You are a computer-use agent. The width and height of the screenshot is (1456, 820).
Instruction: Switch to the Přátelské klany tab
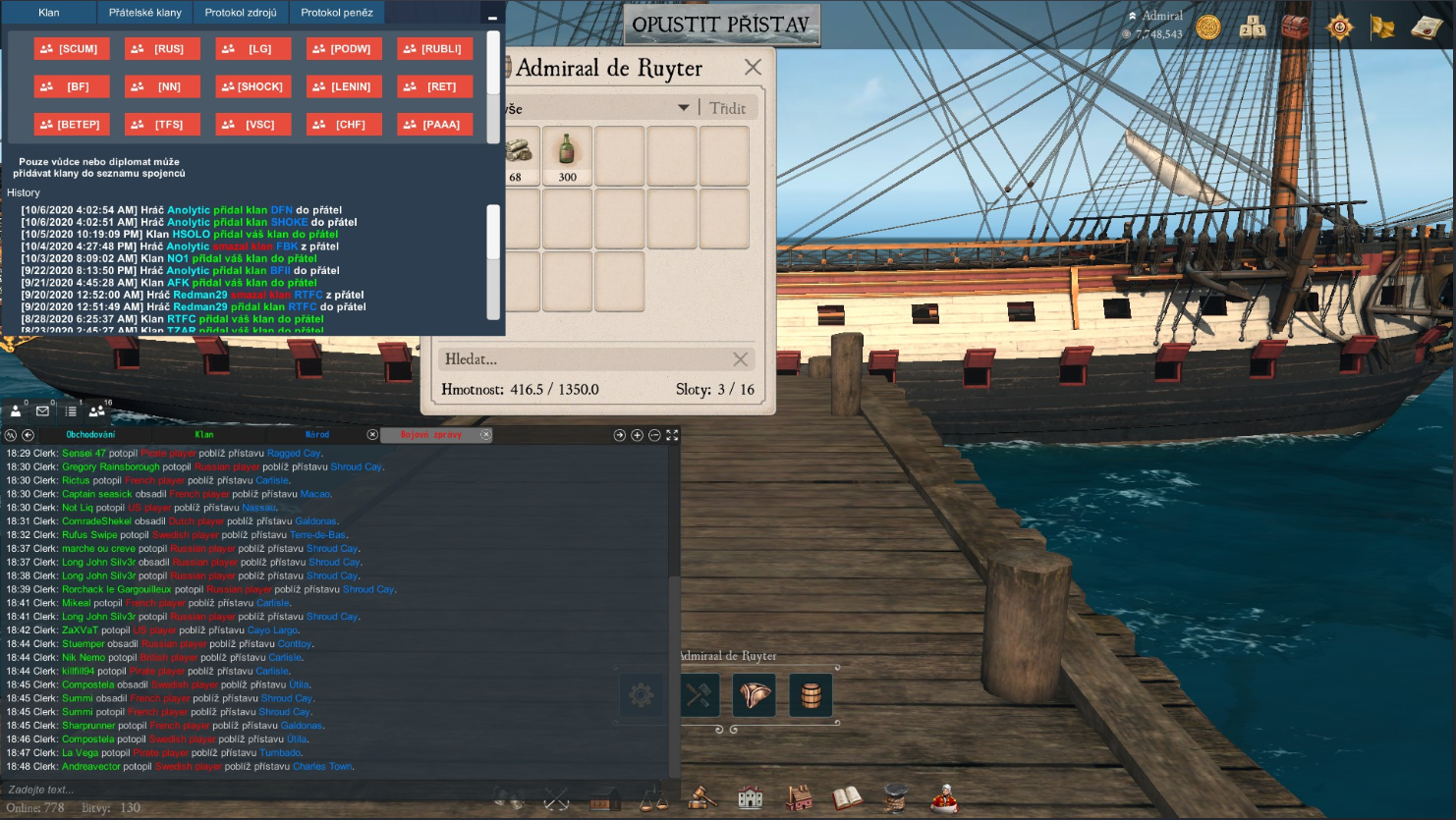(x=145, y=13)
